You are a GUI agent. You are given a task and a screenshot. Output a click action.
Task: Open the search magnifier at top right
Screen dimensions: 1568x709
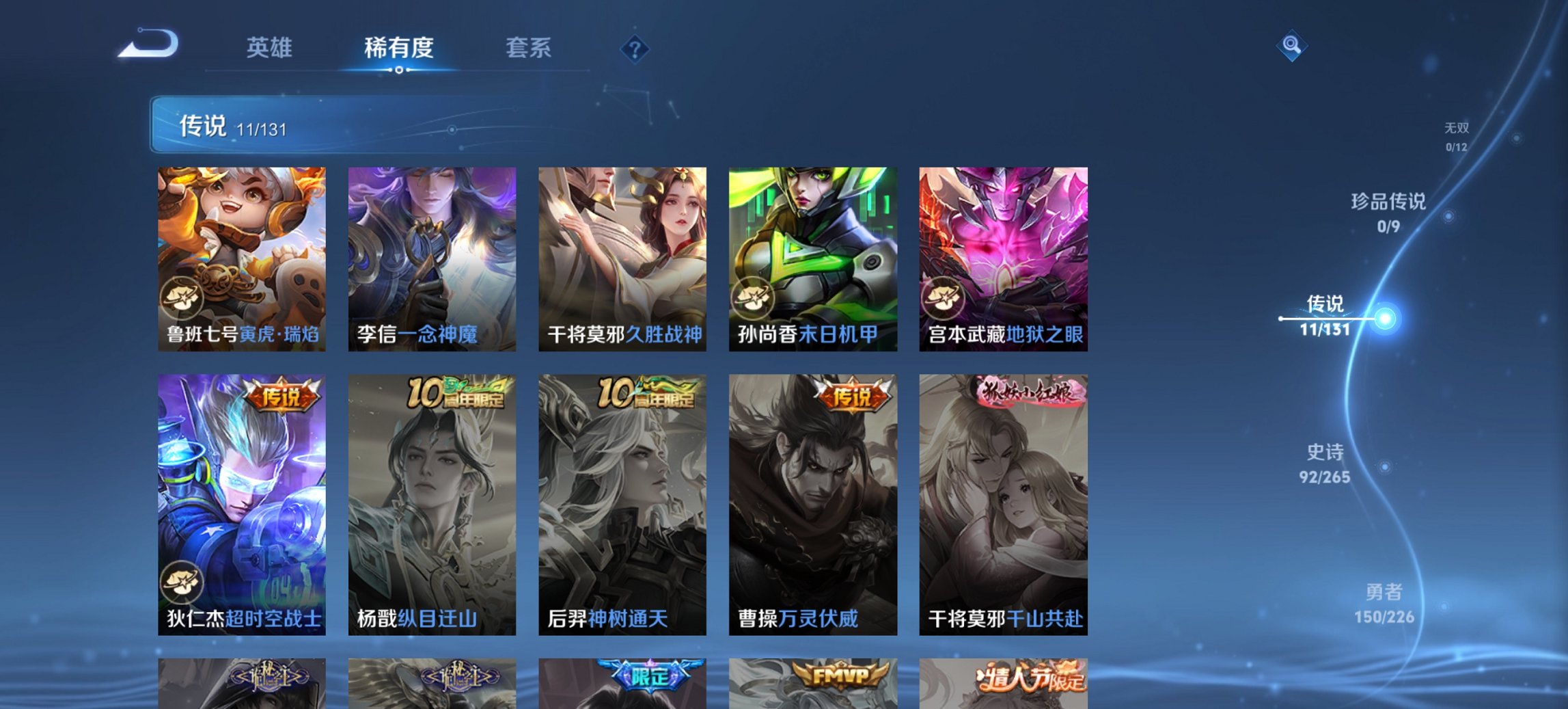pyautogui.click(x=1293, y=46)
